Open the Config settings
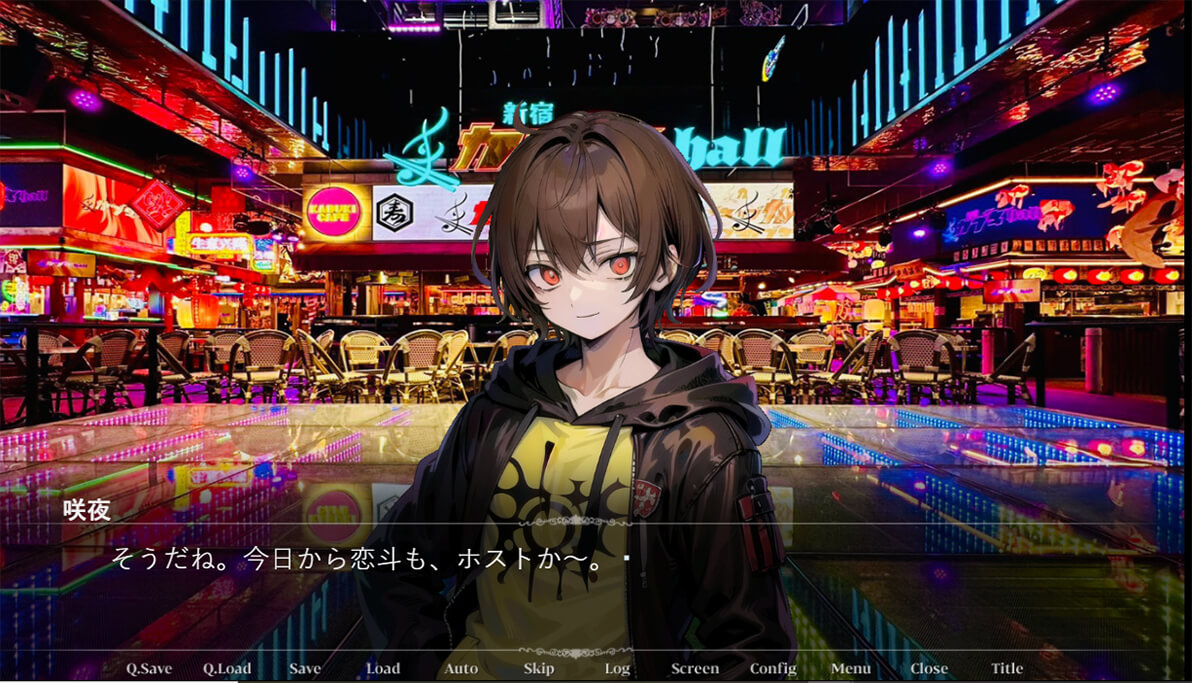 pyautogui.click(x=773, y=669)
